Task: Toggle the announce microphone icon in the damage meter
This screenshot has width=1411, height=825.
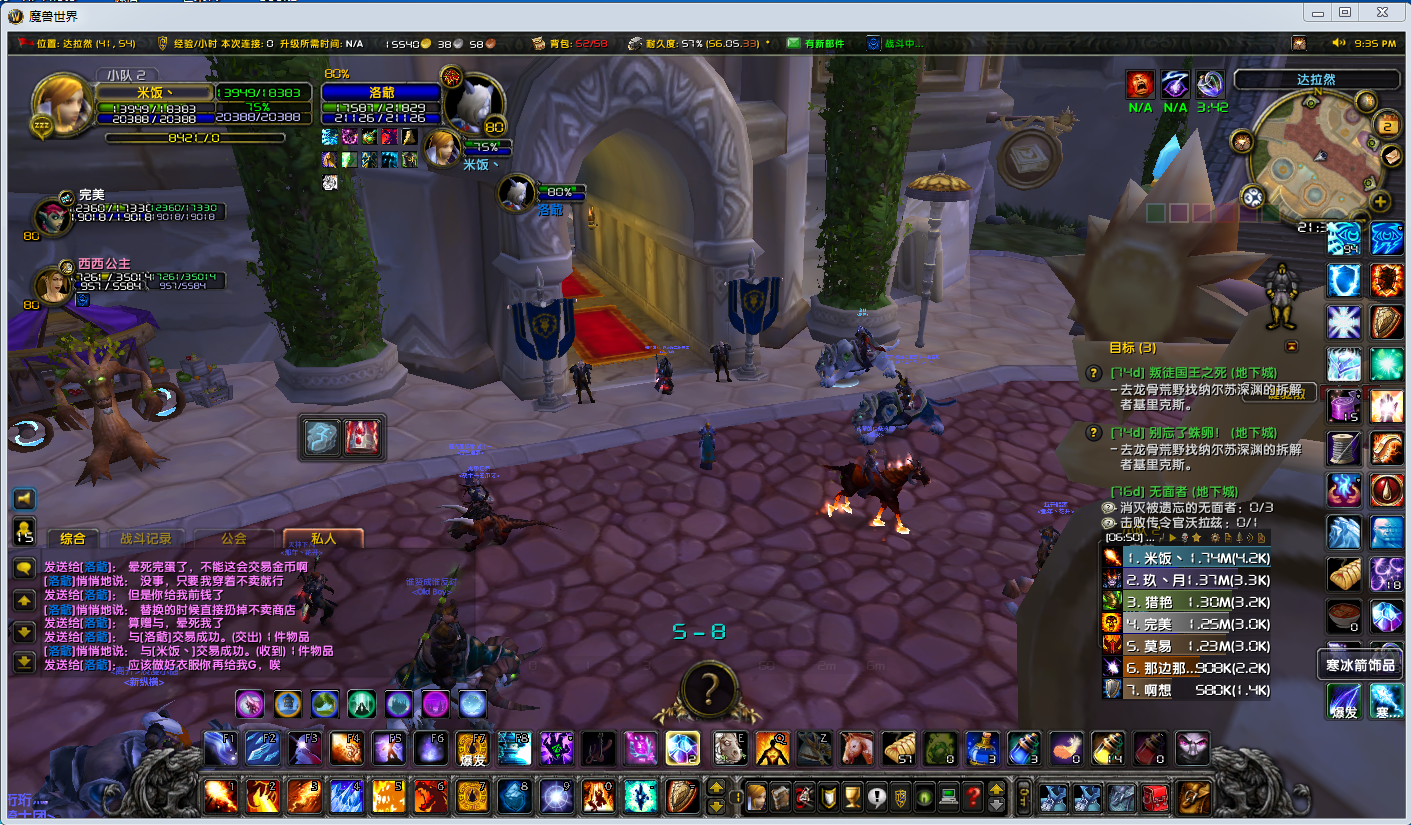Action: pyautogui.click(x=1240, y=538)
